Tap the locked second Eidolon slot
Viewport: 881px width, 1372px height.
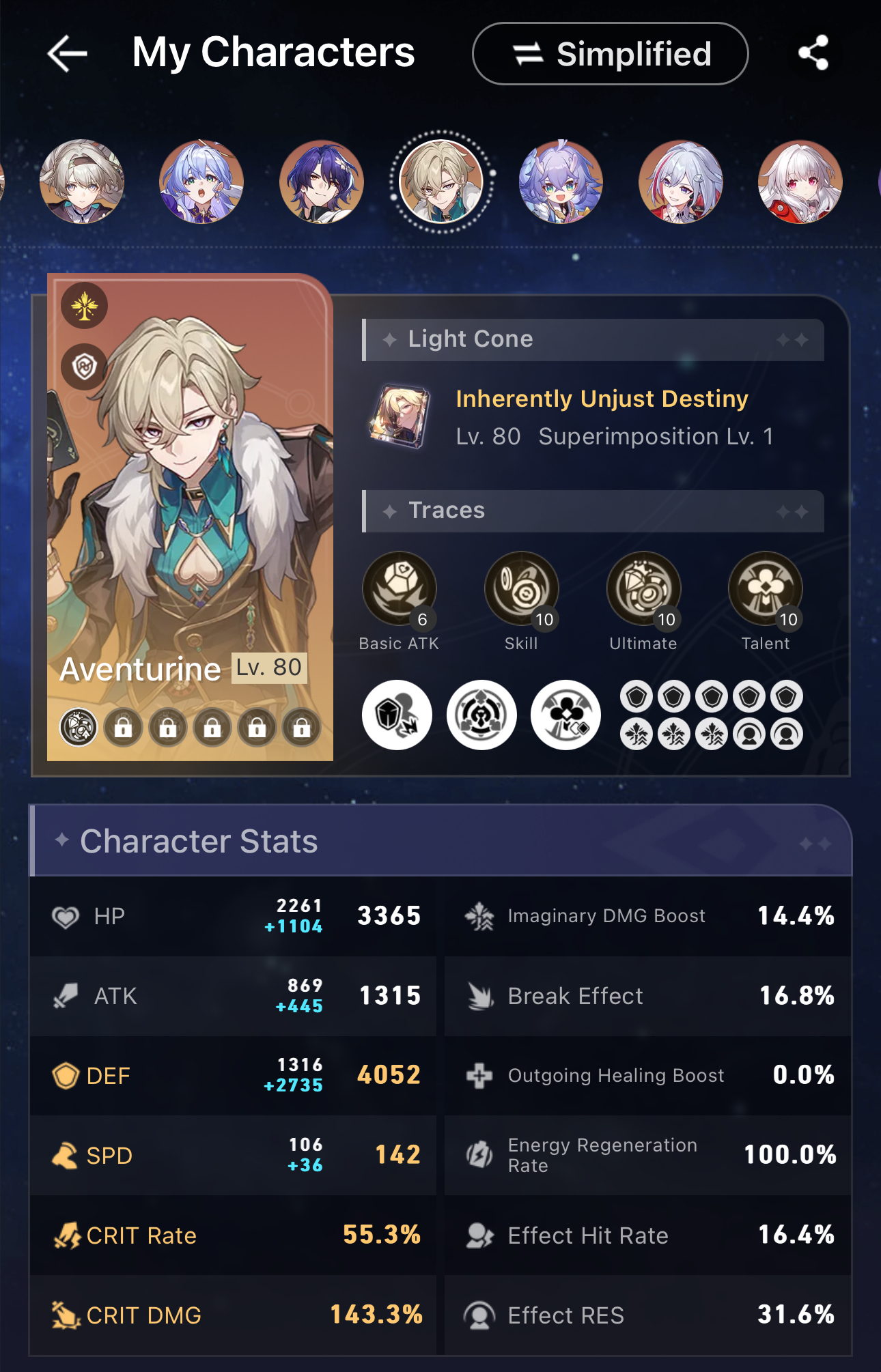click(x=122, y=727)
